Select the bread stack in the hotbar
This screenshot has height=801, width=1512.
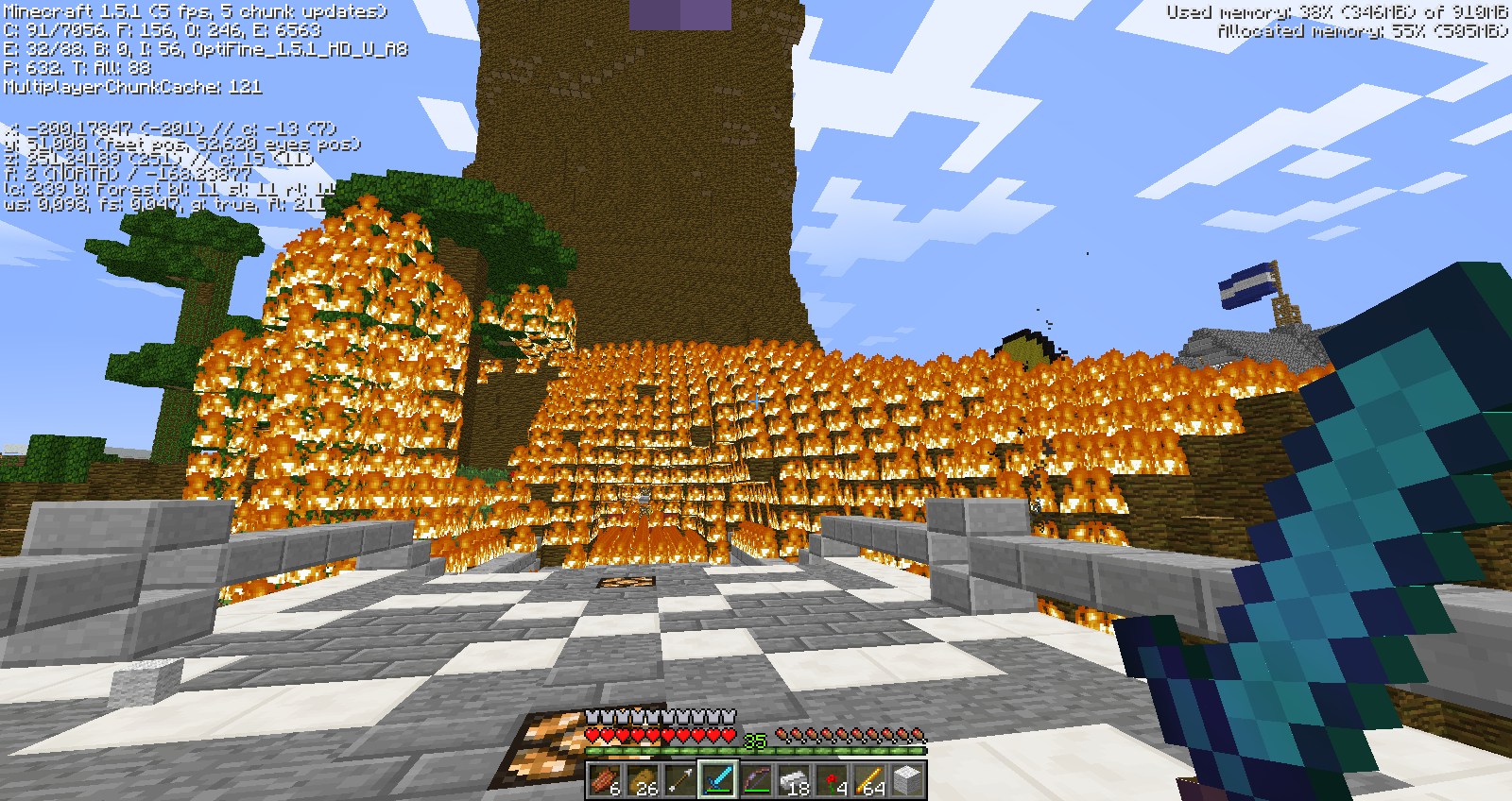[x=643, y=780]
